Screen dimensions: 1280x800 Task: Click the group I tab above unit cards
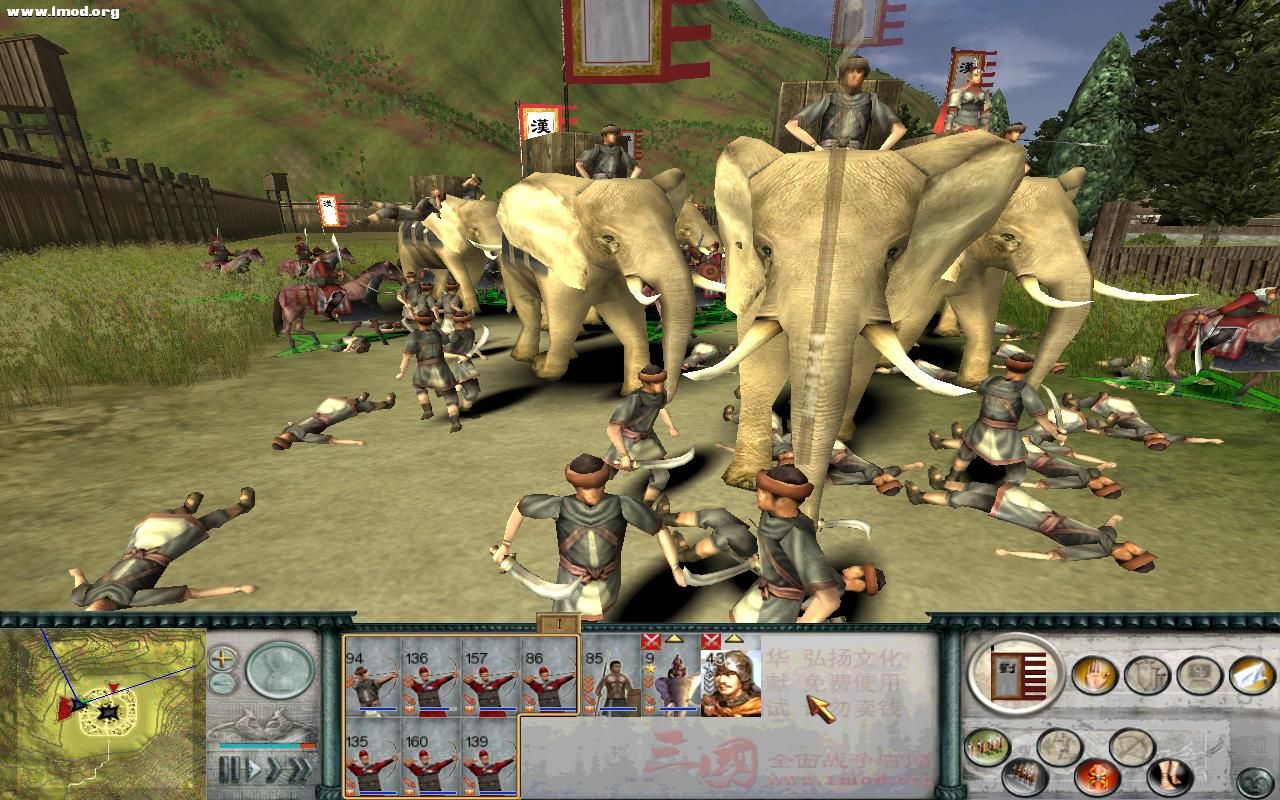pos(559,625)
